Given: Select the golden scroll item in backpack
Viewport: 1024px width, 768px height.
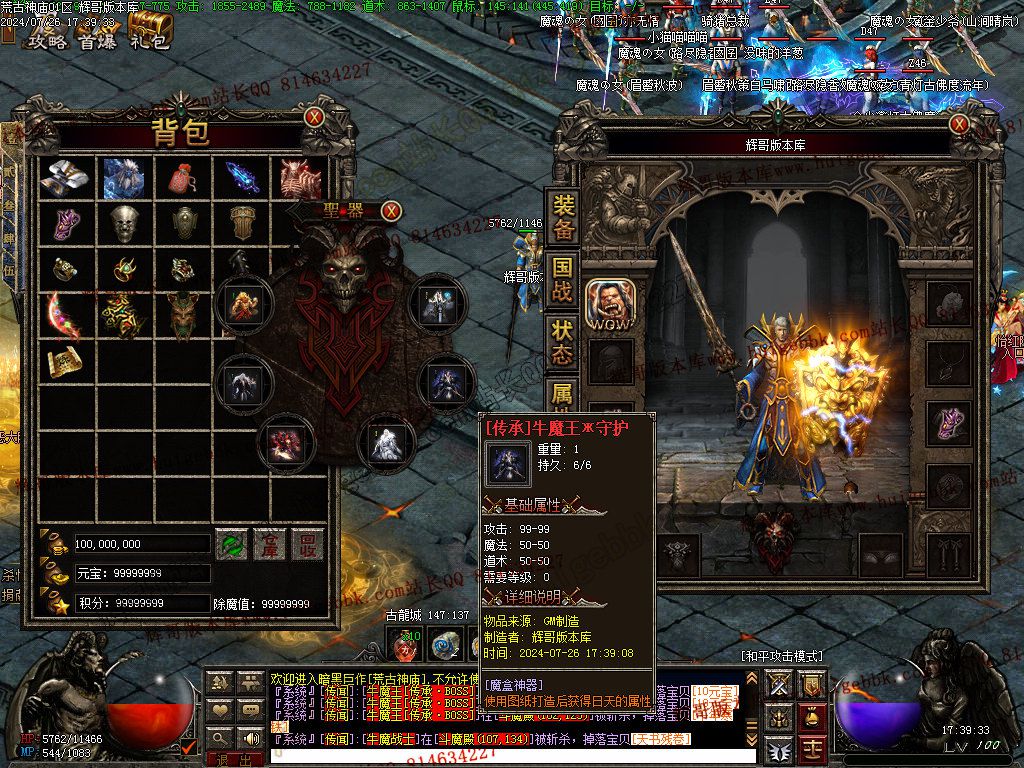Looking at the screenshot, I should tap(65, 360).
